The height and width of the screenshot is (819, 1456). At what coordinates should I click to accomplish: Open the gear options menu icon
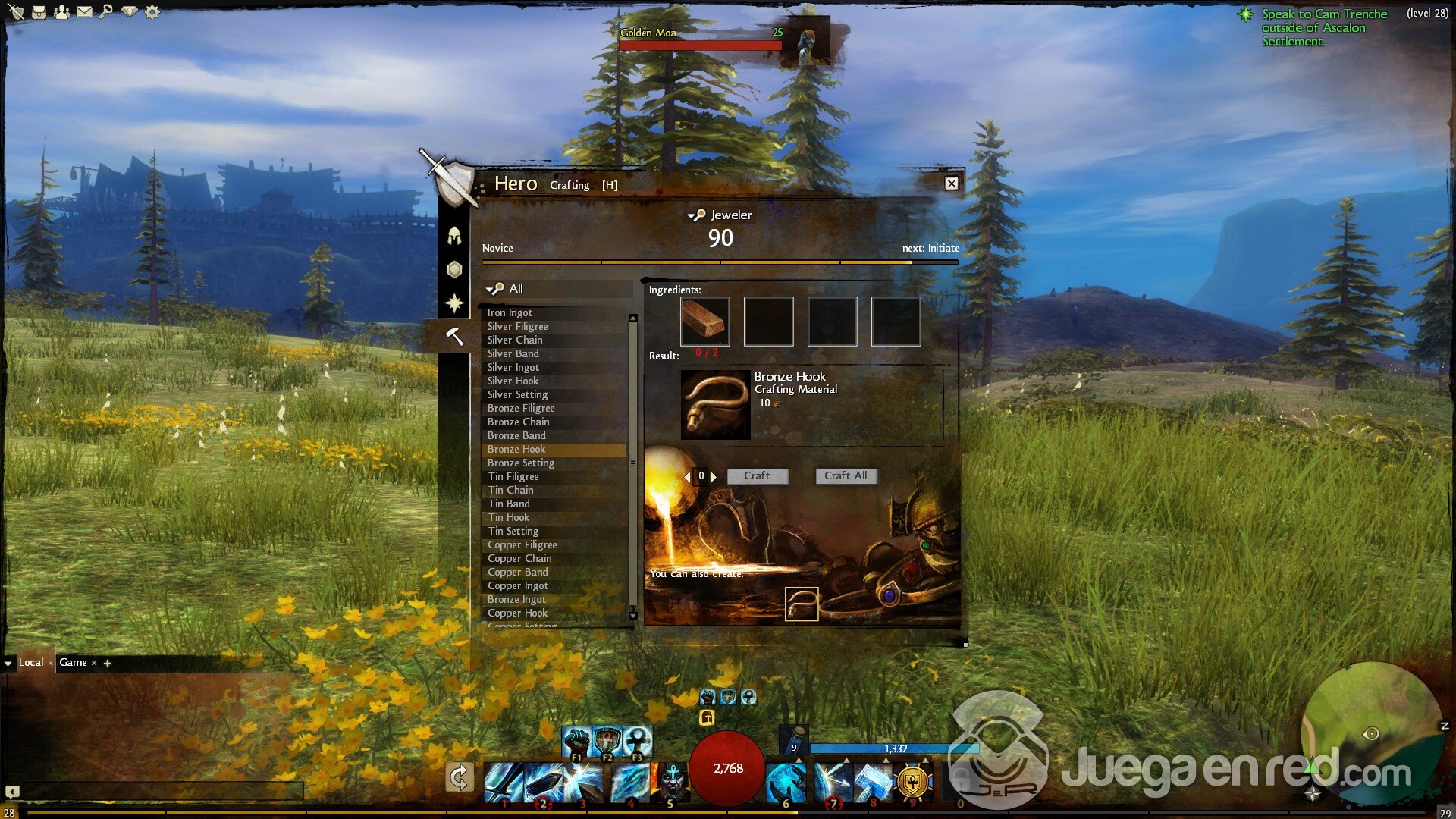[x=152, y=12]
